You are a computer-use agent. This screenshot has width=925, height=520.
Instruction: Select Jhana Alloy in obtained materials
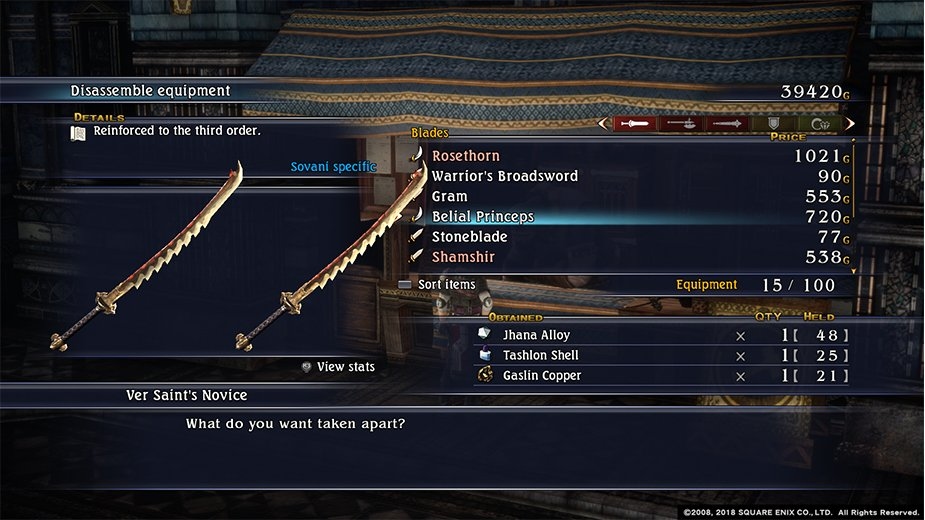point(537,335)
